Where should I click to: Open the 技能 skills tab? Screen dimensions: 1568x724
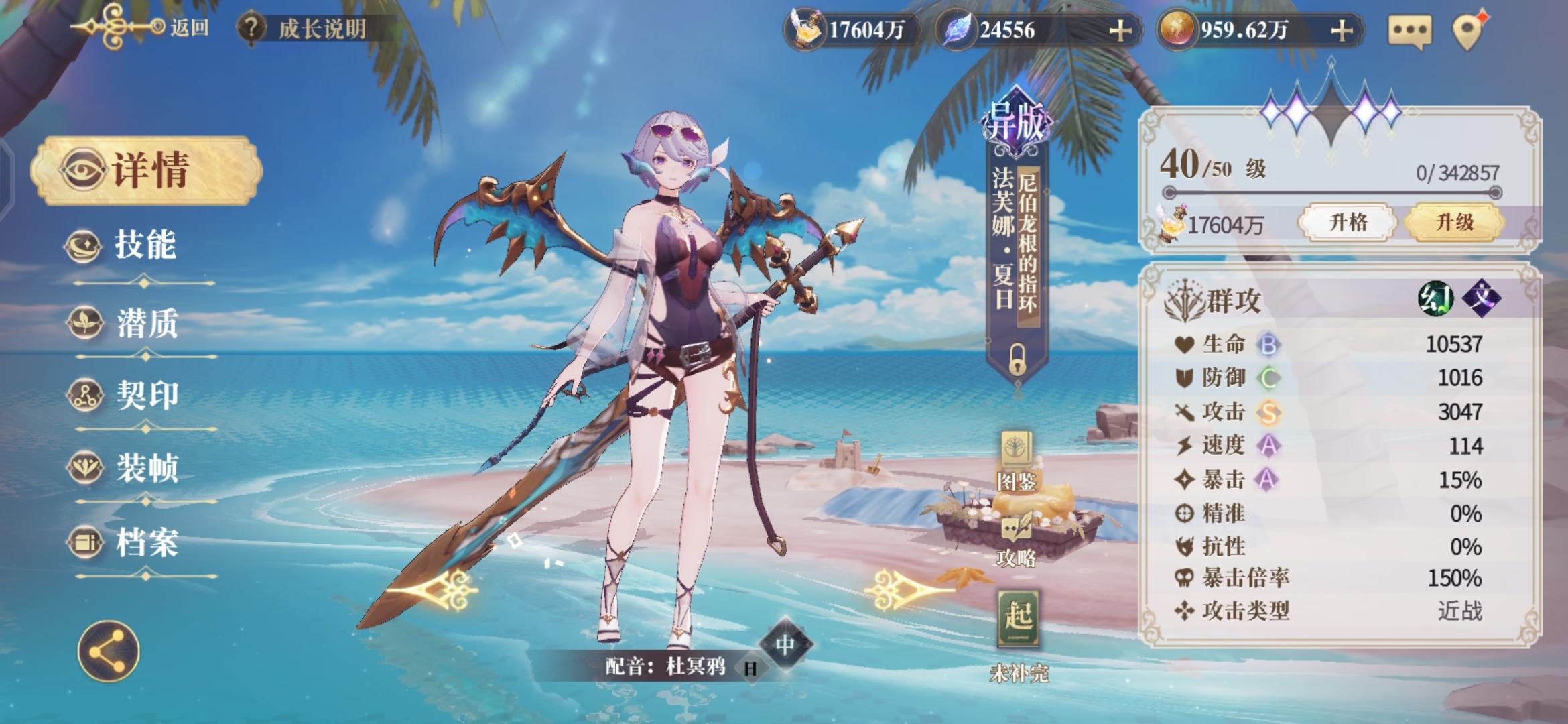143,245
